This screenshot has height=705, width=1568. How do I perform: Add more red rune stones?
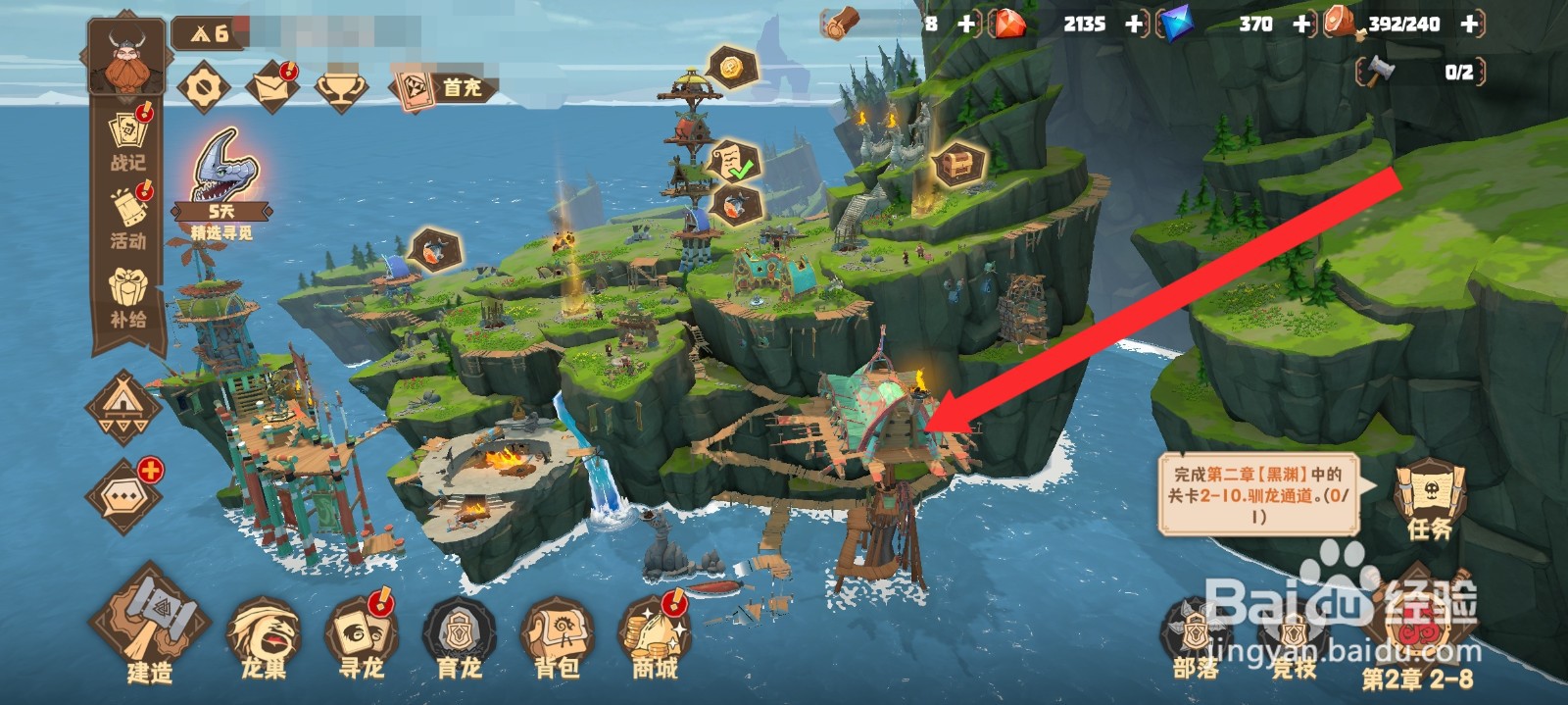click(1135, 24)
